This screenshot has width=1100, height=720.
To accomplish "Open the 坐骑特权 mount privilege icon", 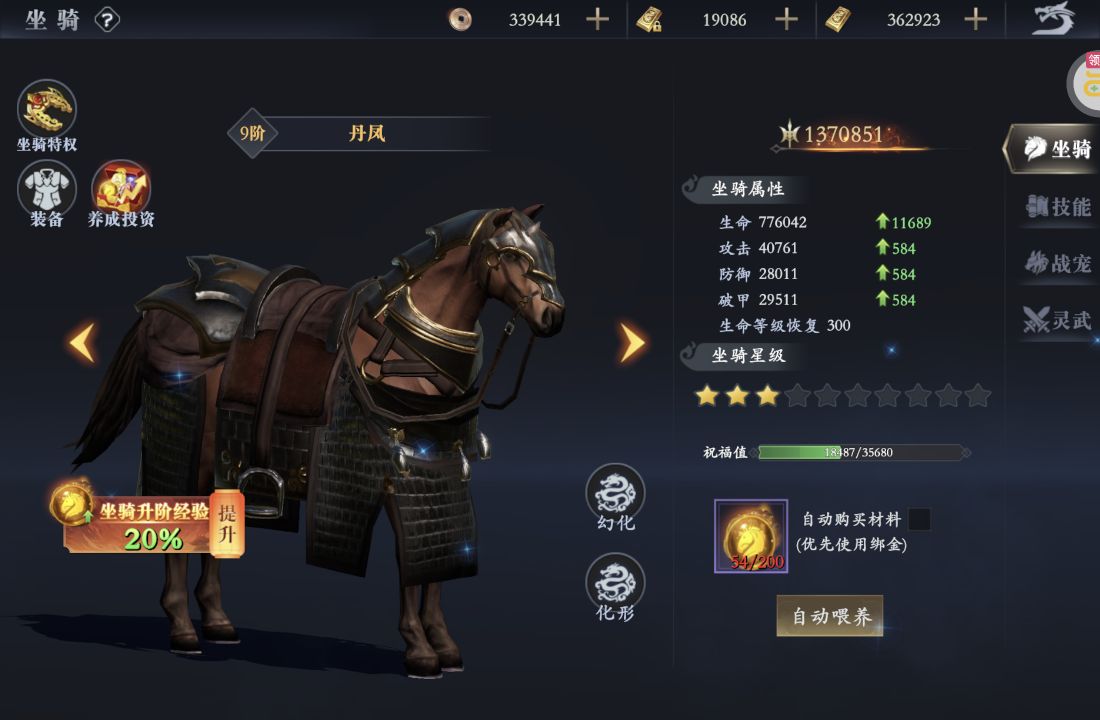I will coord(47,108).
